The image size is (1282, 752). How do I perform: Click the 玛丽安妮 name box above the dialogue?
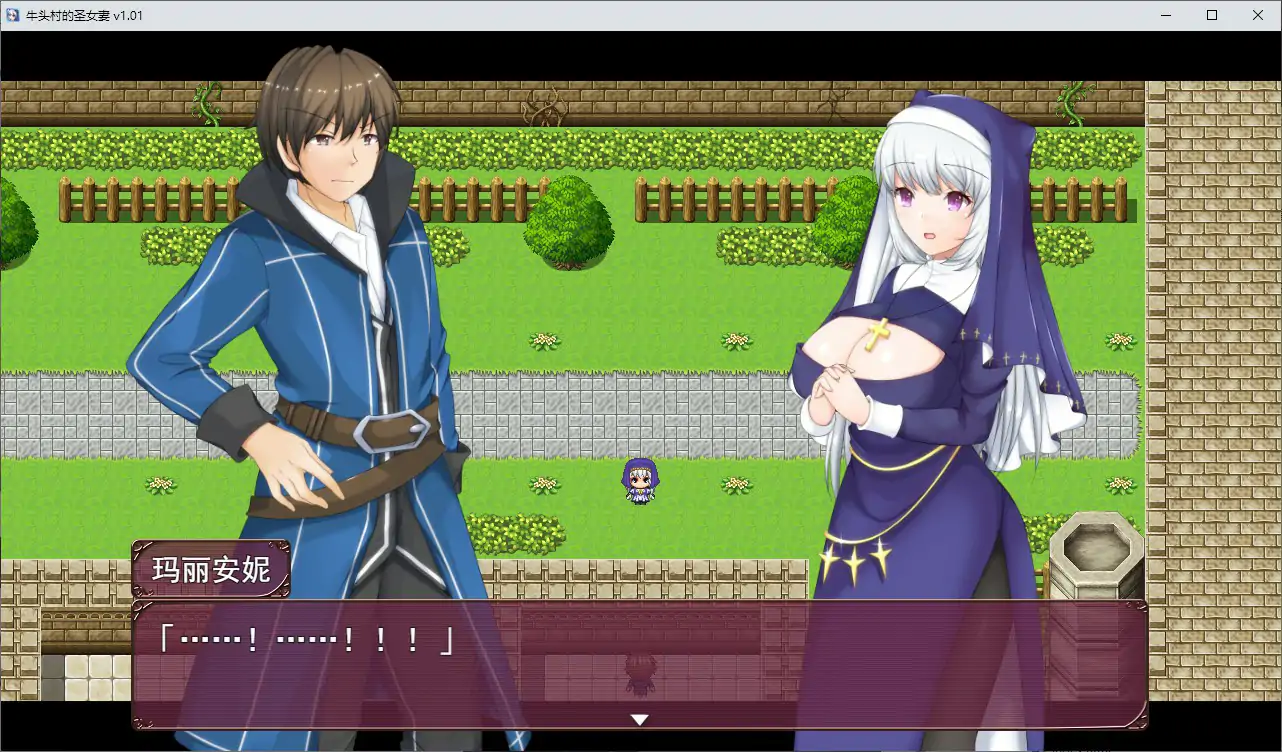(213, 566)
